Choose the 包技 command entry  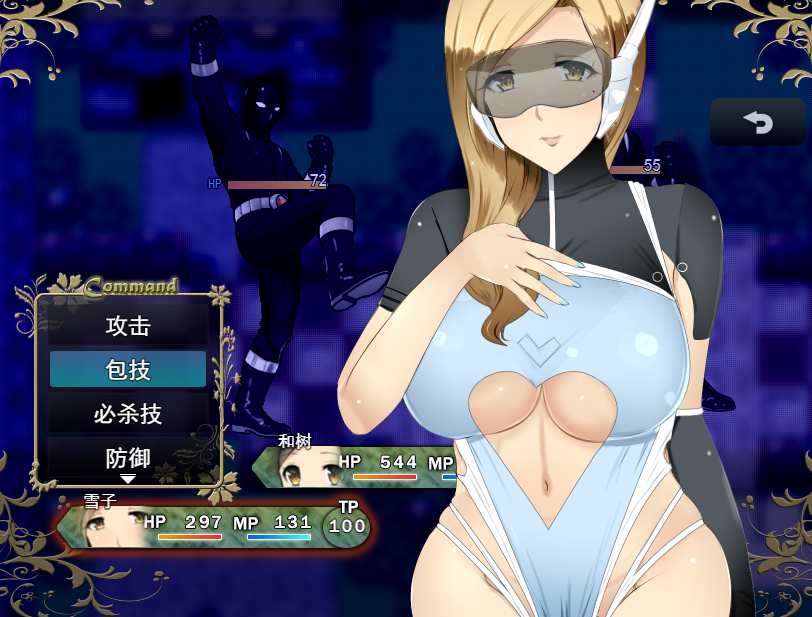click(x=128, y=370)
